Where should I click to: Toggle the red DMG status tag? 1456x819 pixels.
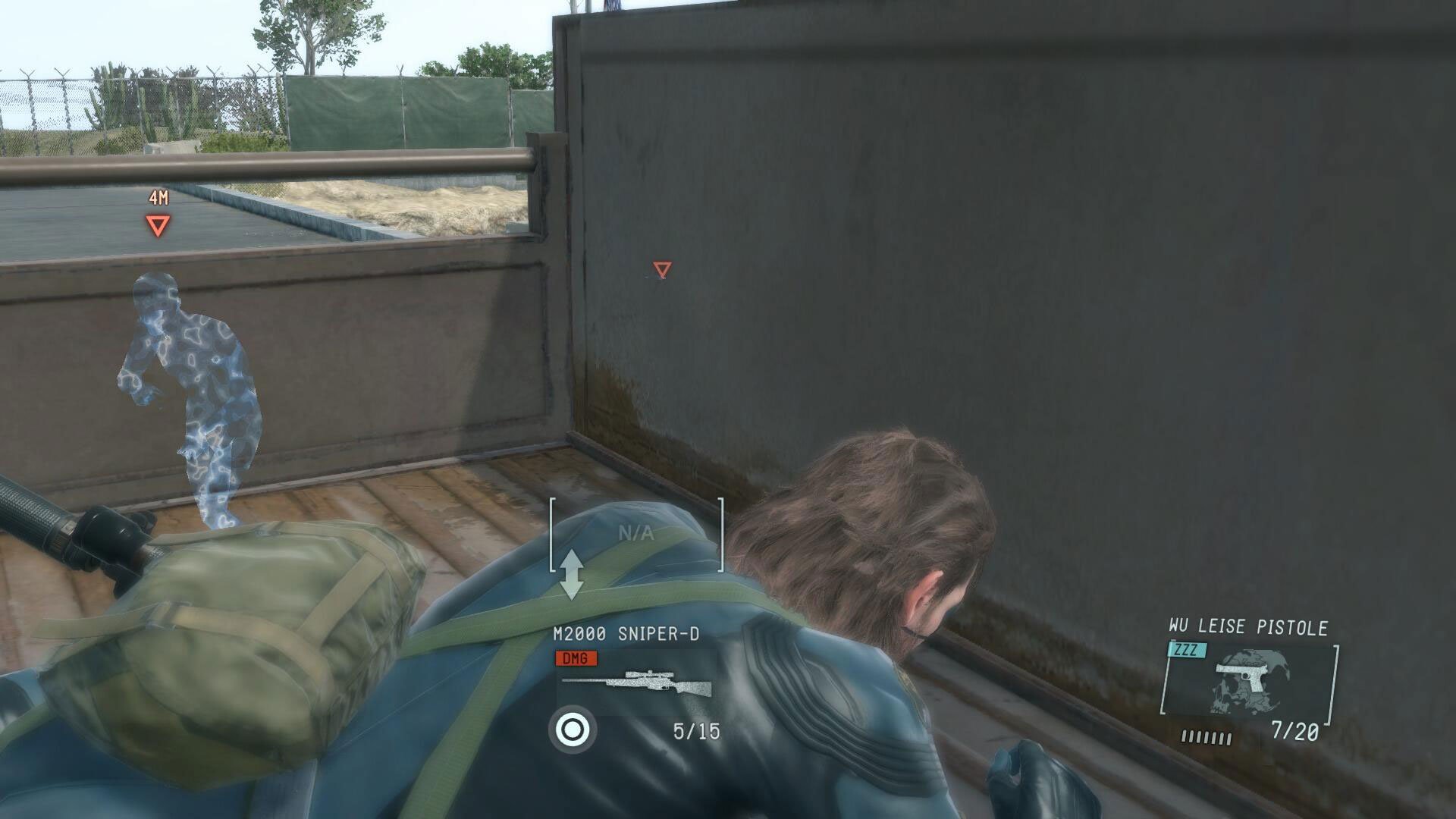576,659
